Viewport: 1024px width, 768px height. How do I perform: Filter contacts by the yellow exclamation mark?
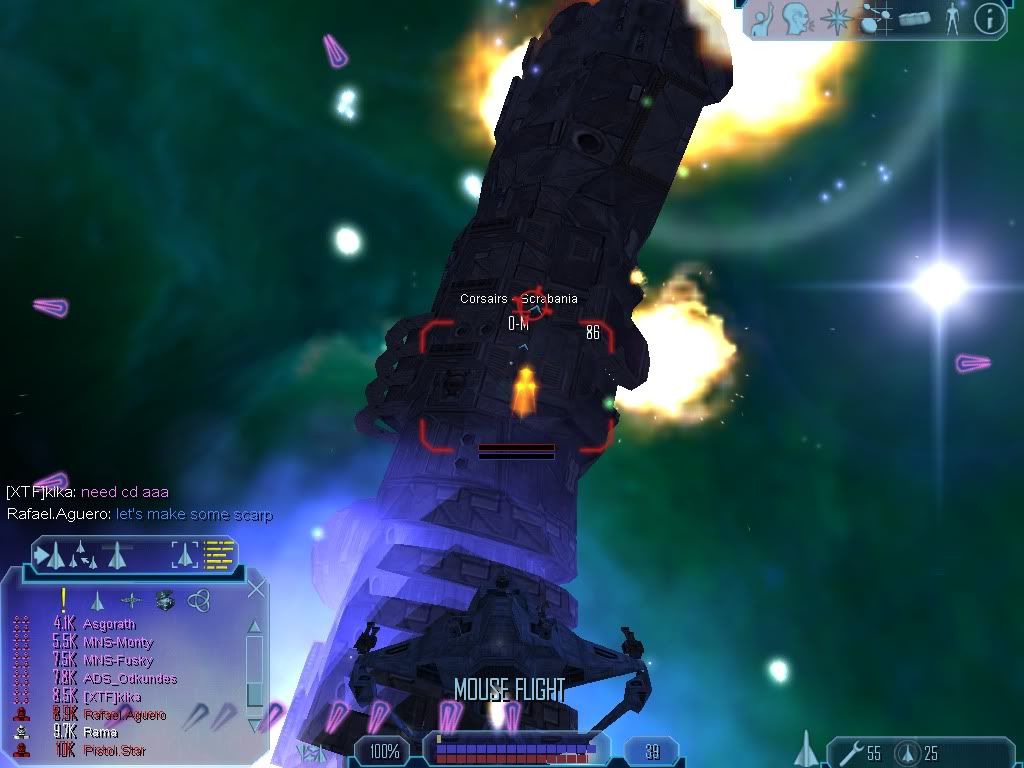point(63,600)
